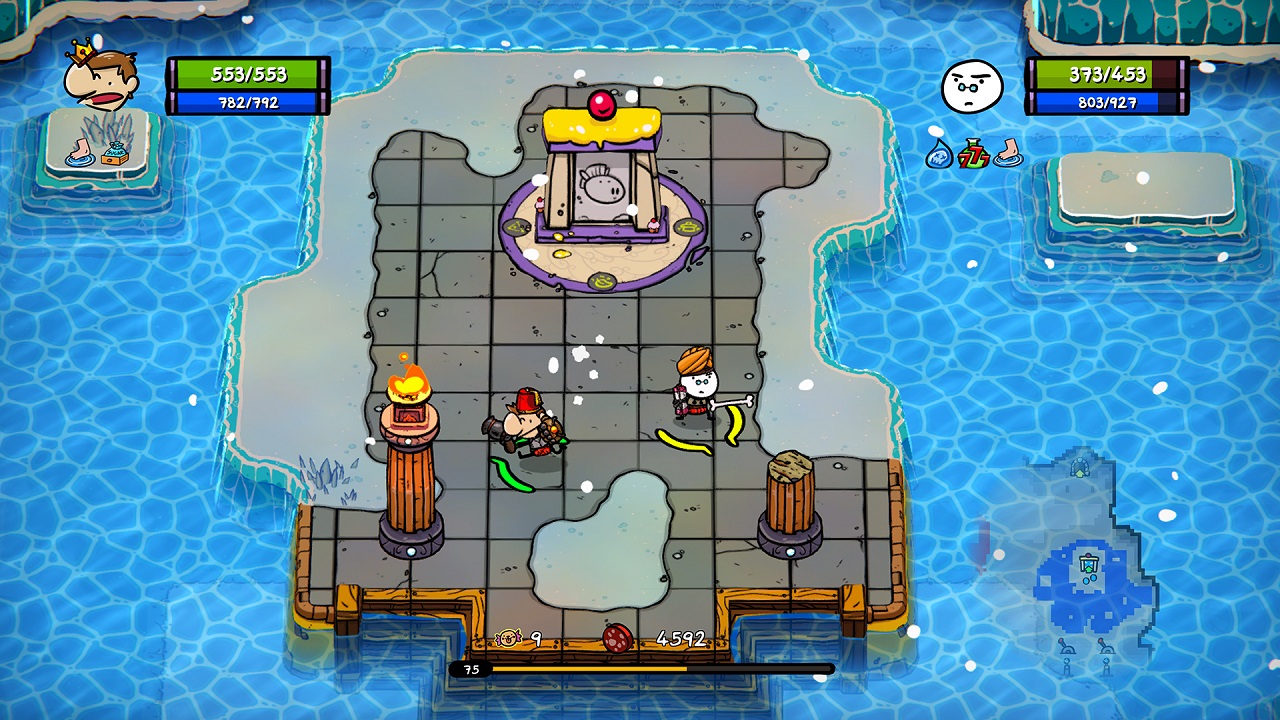This screenshot has height=720, width=1280.
Task: Click the crowned player one portrait
Action: point(100,78)
